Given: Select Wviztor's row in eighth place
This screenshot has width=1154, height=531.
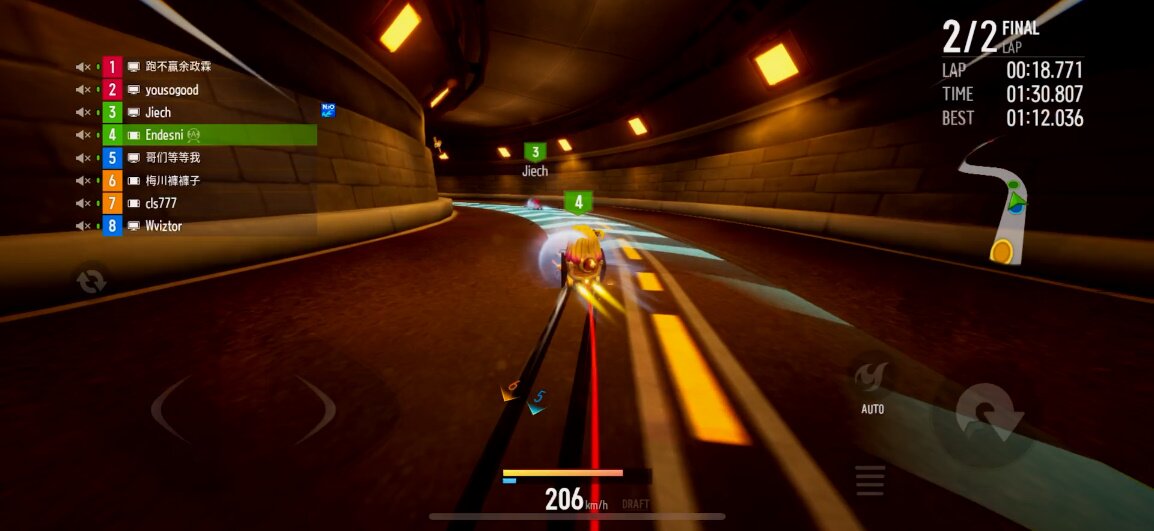Looking at the screenshot, I should pyautogui.click(x=163, y=226).
